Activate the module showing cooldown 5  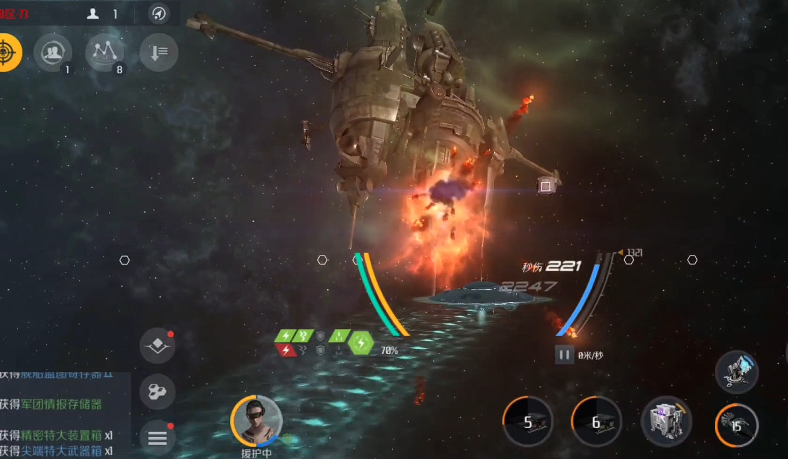coord(528,421)
